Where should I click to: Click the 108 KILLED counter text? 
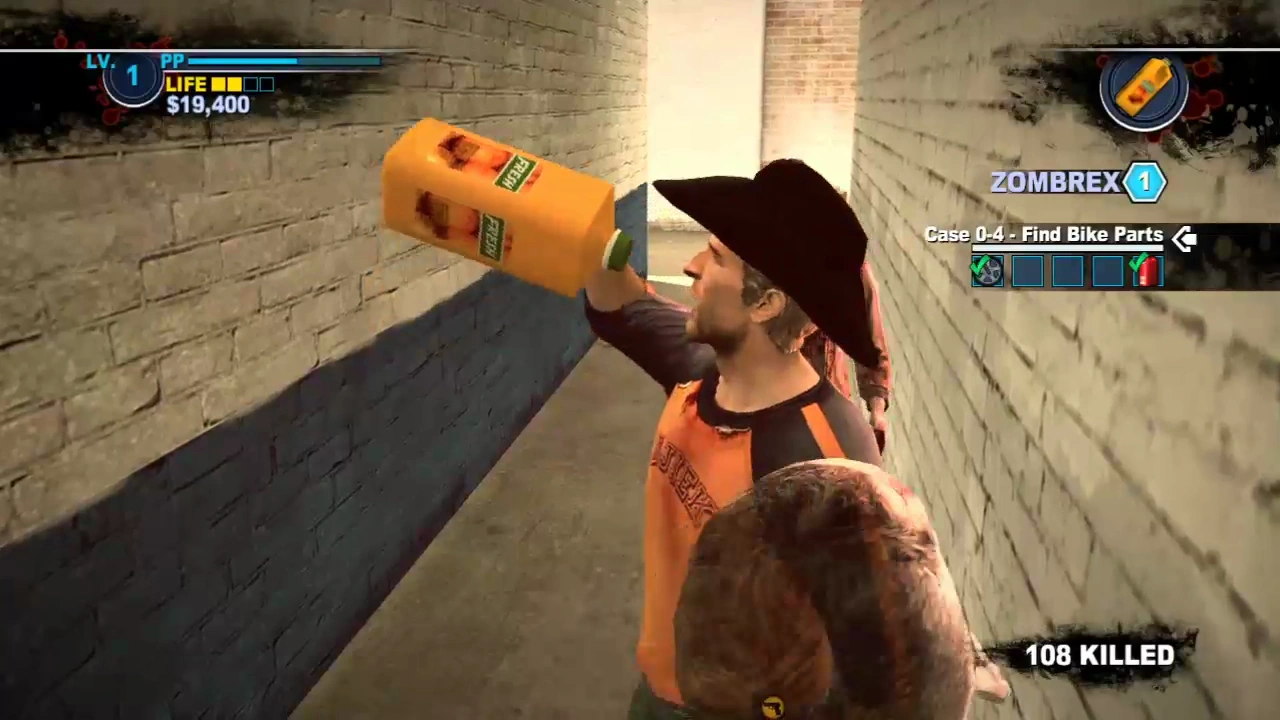click(x=1098, y=655)
